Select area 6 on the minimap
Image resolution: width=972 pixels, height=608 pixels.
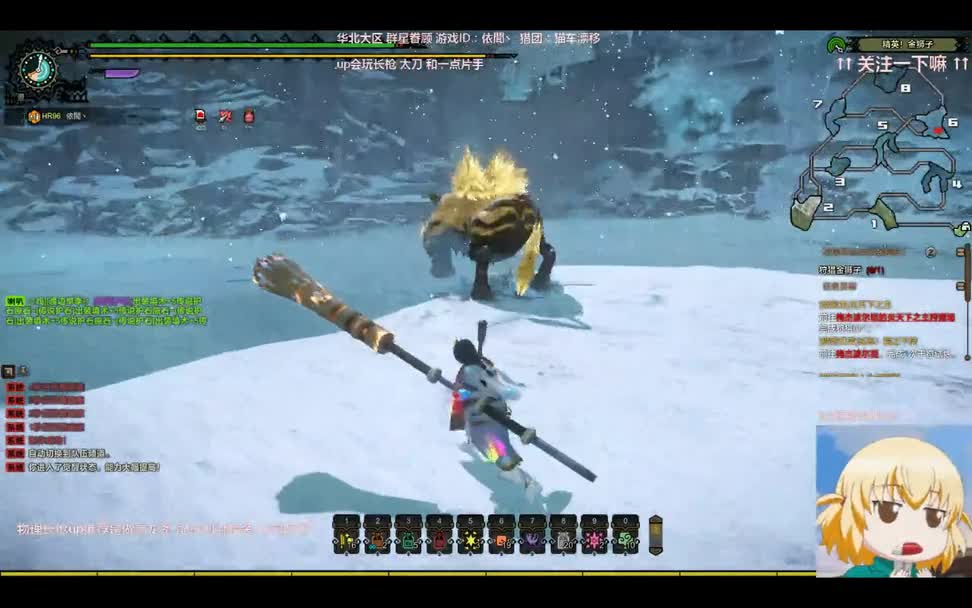(x=937, y=132)
